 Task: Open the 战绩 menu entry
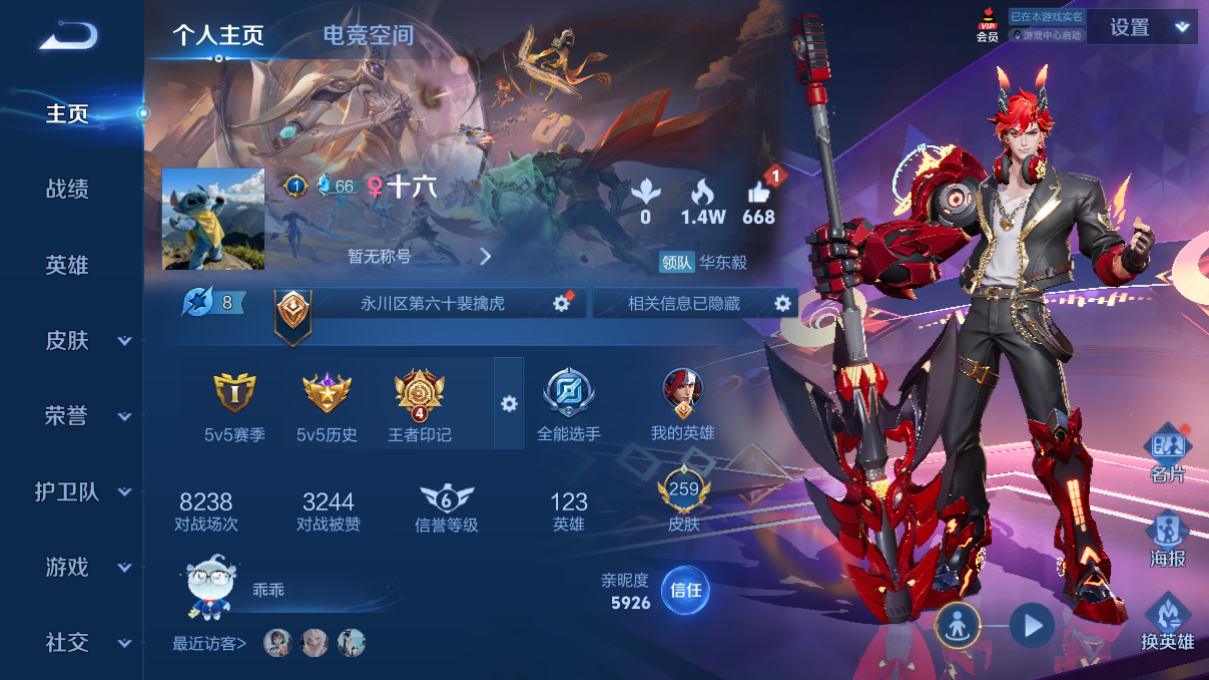coord(67,189)
